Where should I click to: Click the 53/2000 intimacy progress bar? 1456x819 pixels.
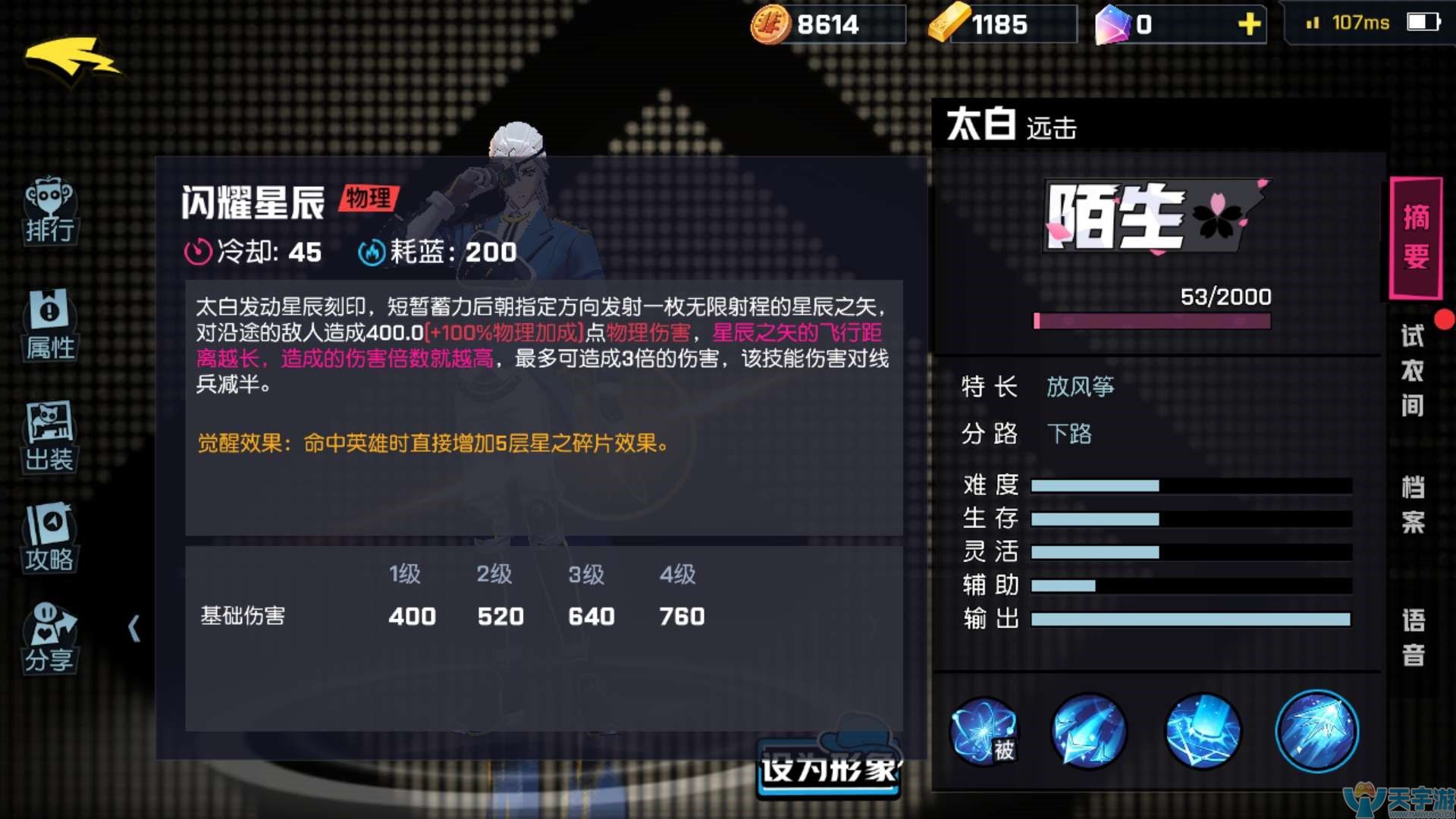pyautogui.click(x=1153, y=322)
